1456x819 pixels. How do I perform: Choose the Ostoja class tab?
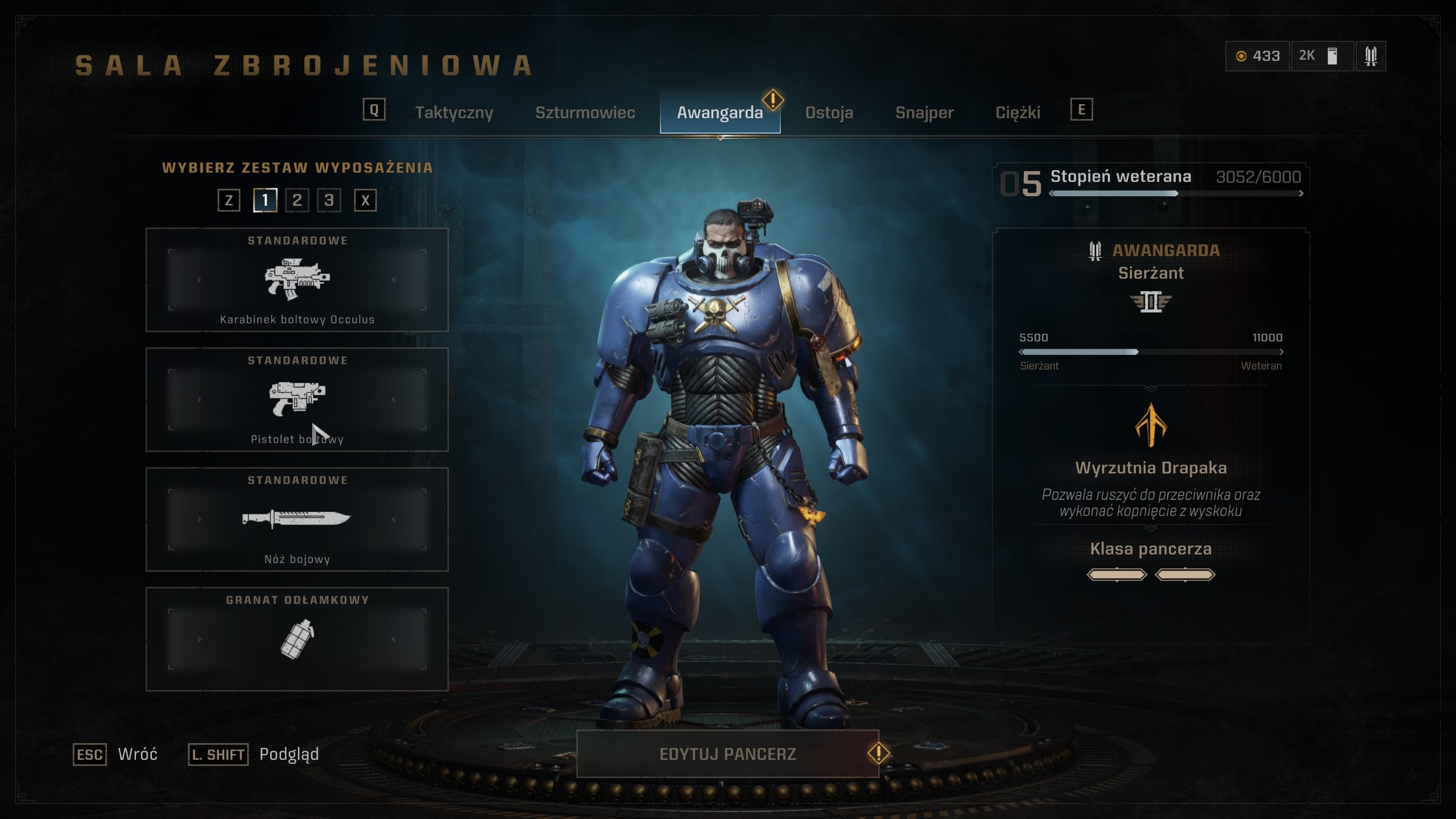pos(829,113)
